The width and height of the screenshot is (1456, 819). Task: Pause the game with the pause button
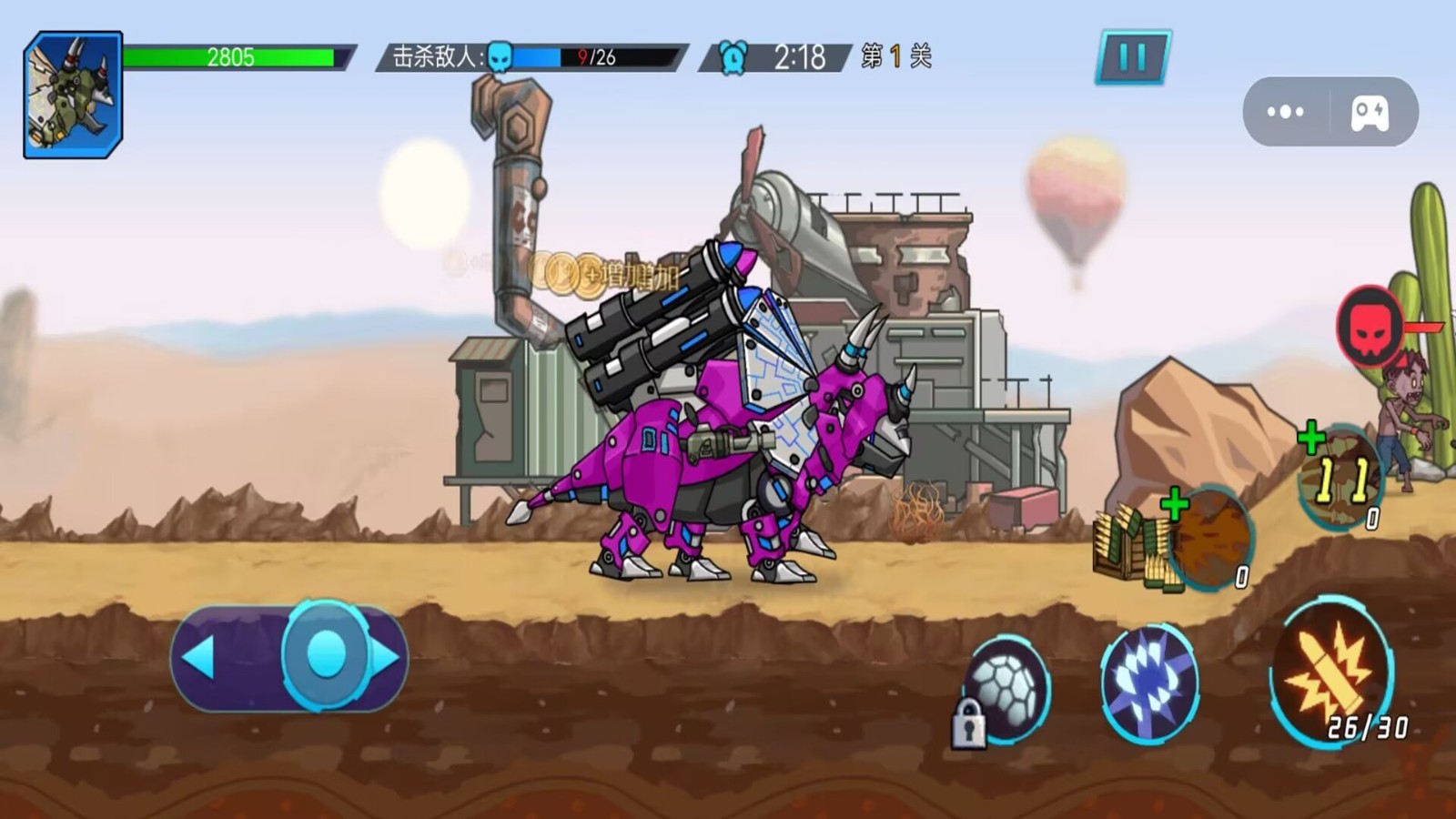pos(1133,57)
